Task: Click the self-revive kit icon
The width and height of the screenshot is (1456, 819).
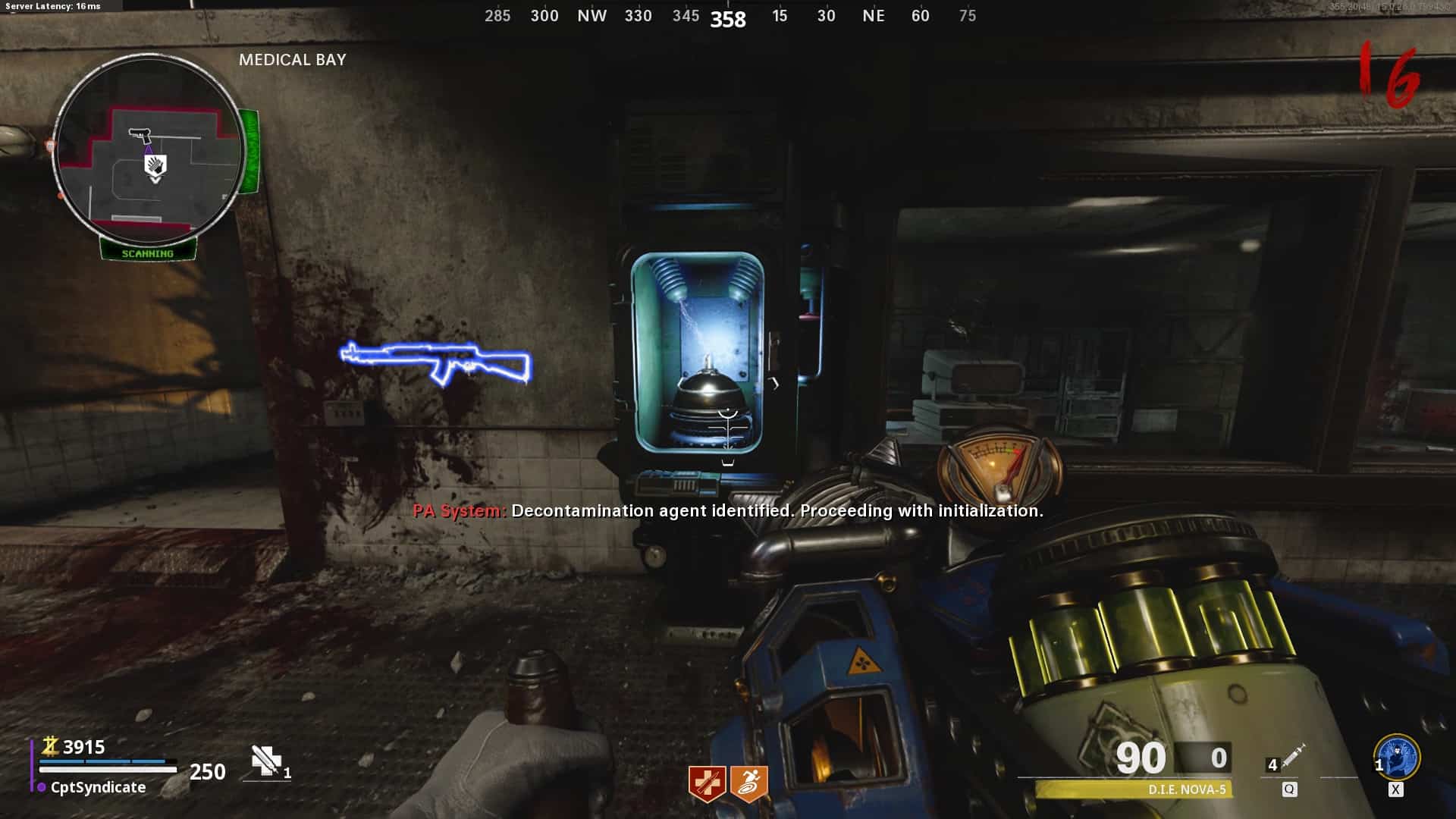Action: click(x=266, y=761)
